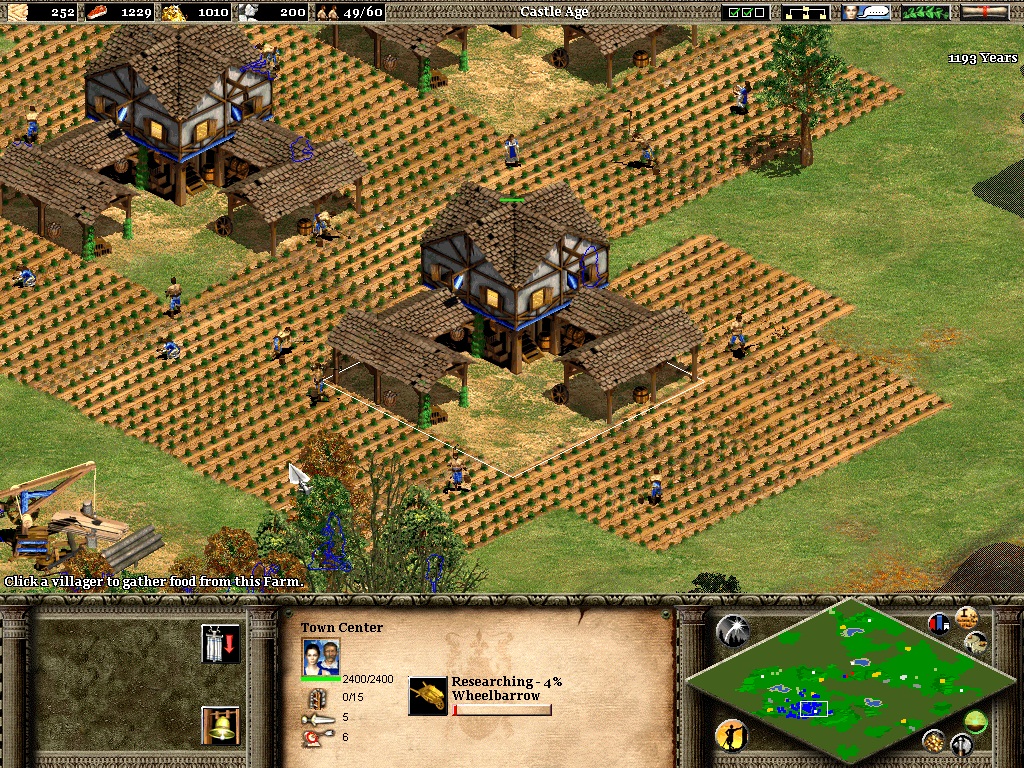Open the objectives checklist button
Viewport: 1024px width, 768px height.
coord(745,12)
